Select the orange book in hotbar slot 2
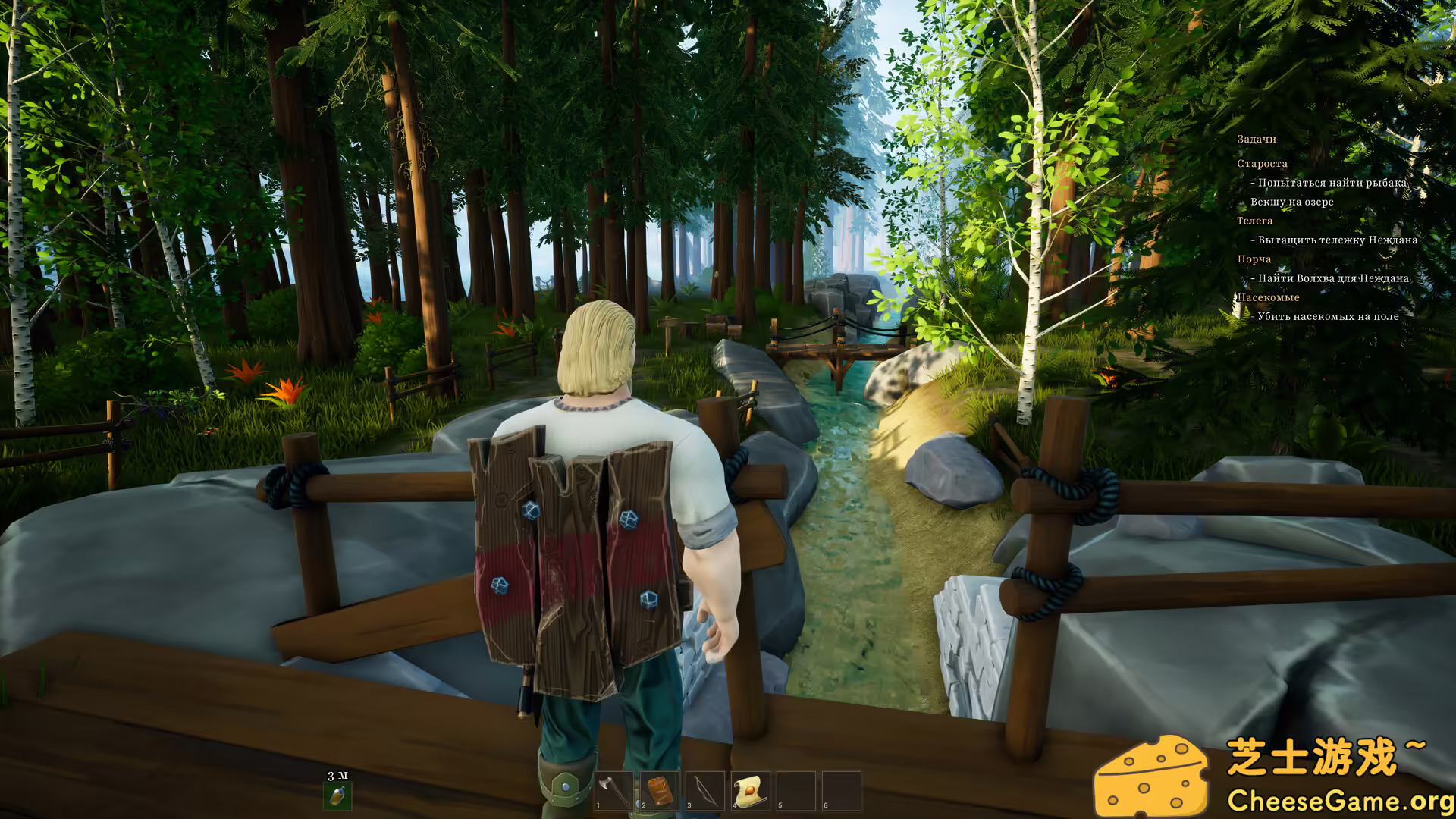The width and height of the screenshot is (1456, 819). (x=659, y=791)
